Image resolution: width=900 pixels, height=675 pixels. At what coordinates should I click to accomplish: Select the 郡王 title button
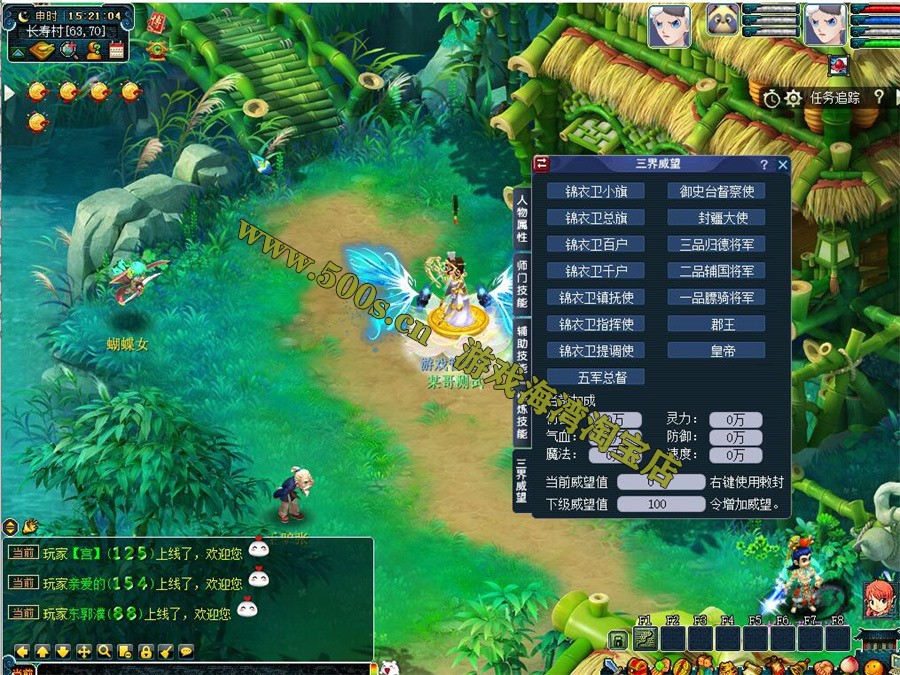(716, 324)
